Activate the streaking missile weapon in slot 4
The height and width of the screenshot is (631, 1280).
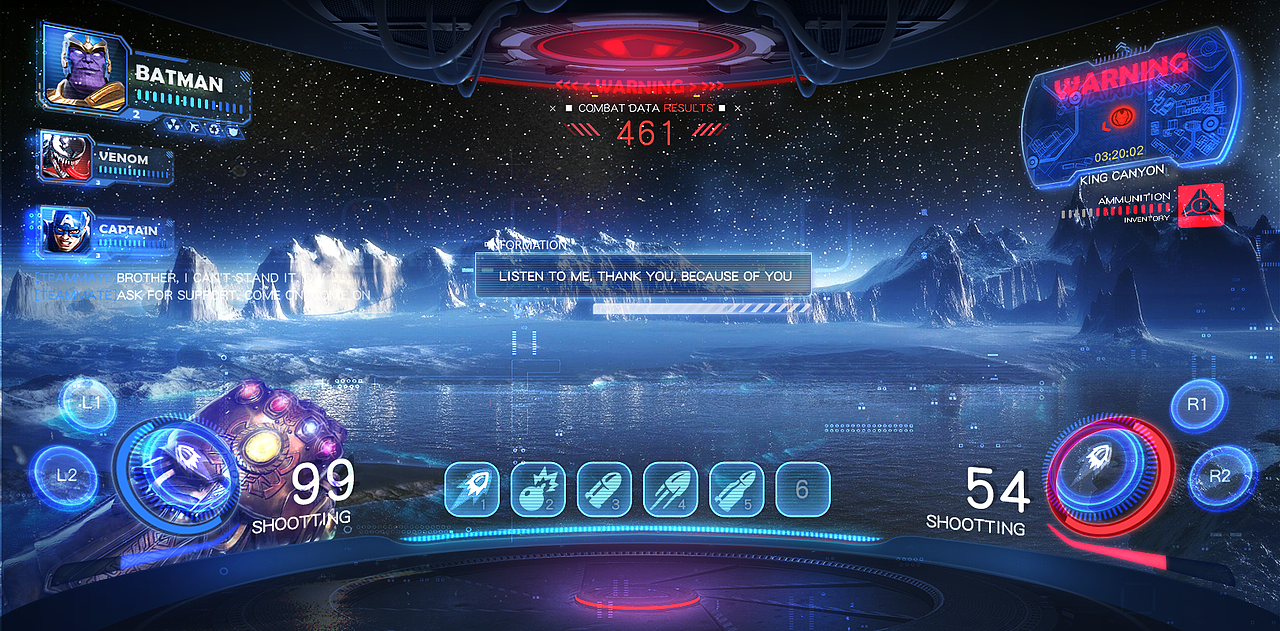click(669, 489)
